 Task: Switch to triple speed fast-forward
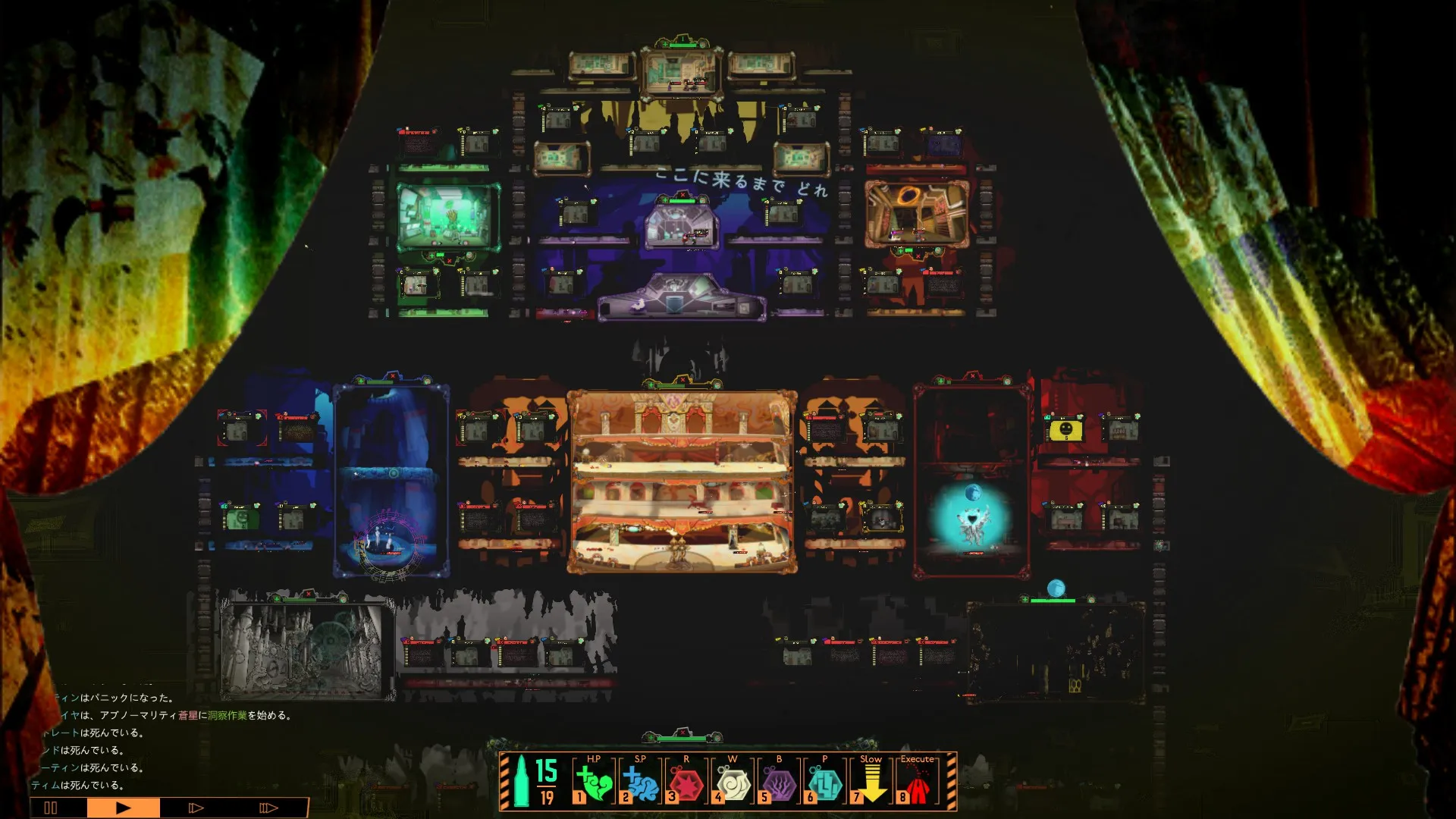click(x=268, y=808)
